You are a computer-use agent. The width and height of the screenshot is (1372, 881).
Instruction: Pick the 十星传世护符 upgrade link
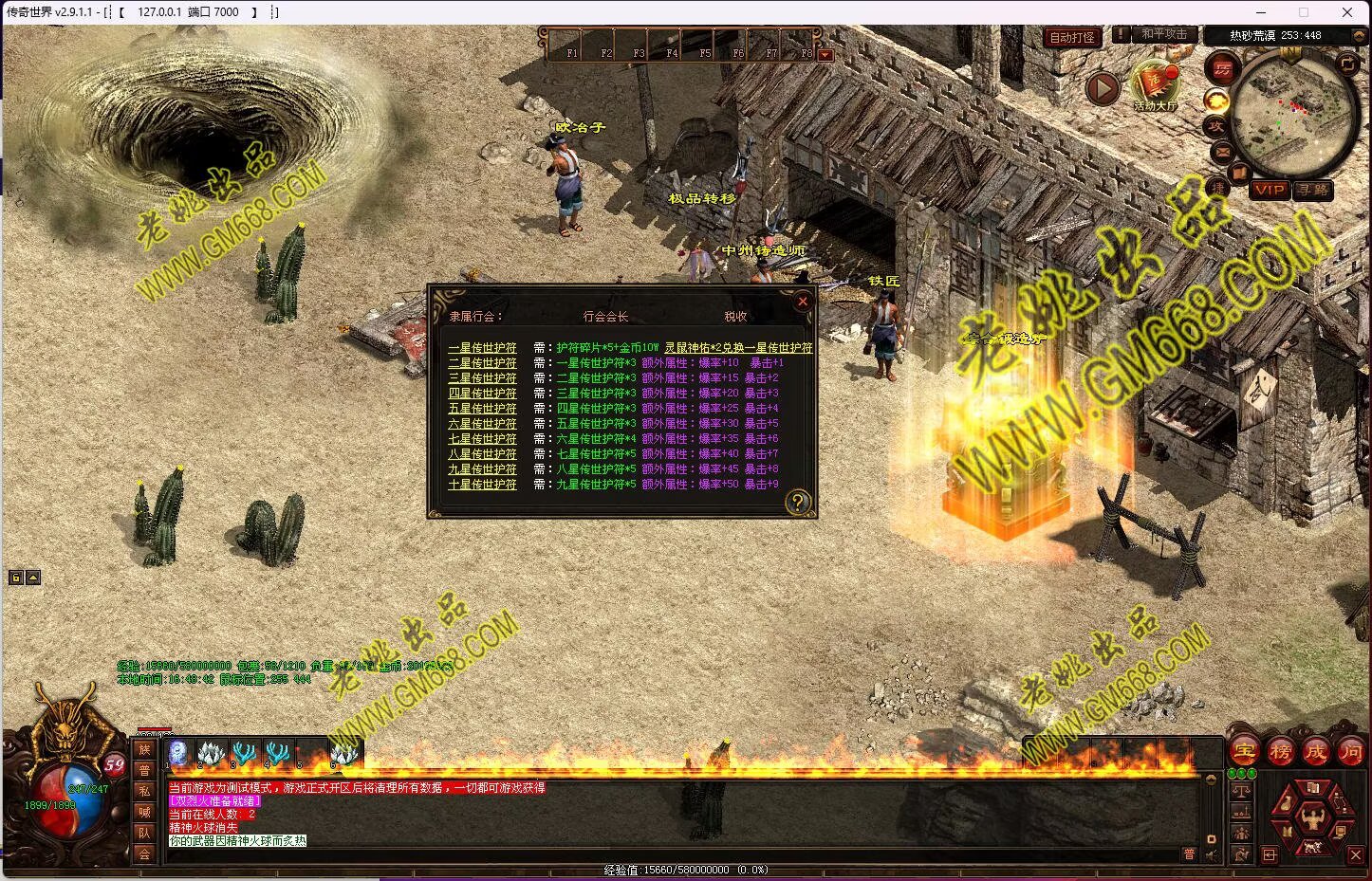click(482, 485)
